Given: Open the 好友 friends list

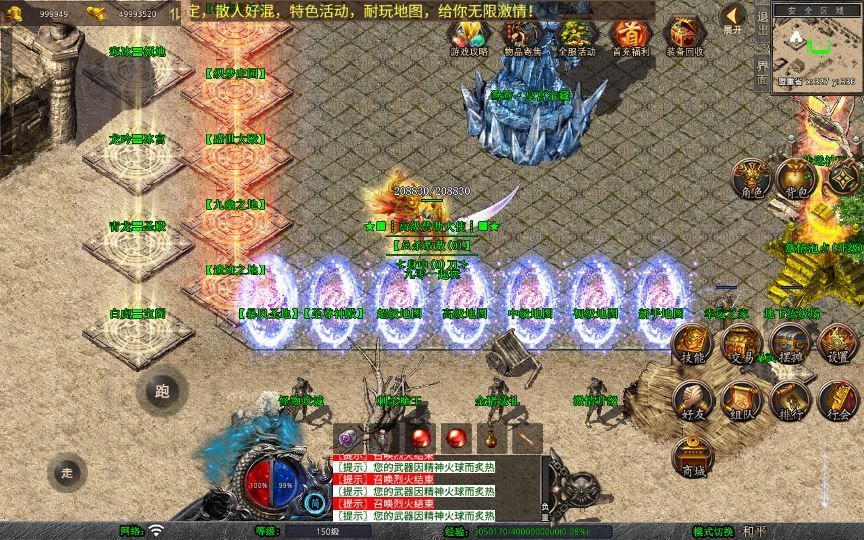Looking at the screenshot, I should pyautogui.click(x=692, y=400).
